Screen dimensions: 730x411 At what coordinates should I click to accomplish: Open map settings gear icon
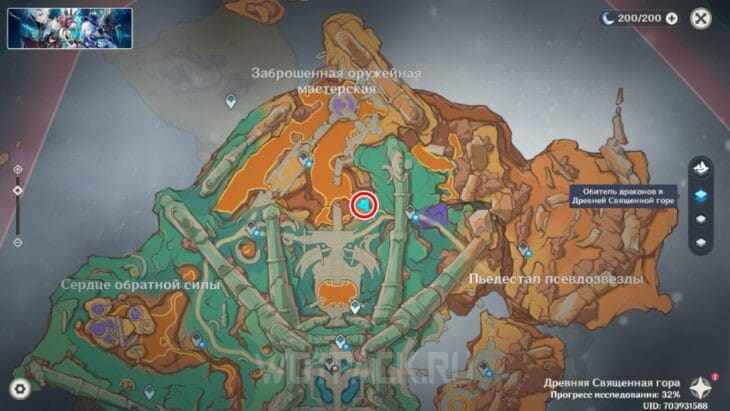tap(19, 388)
